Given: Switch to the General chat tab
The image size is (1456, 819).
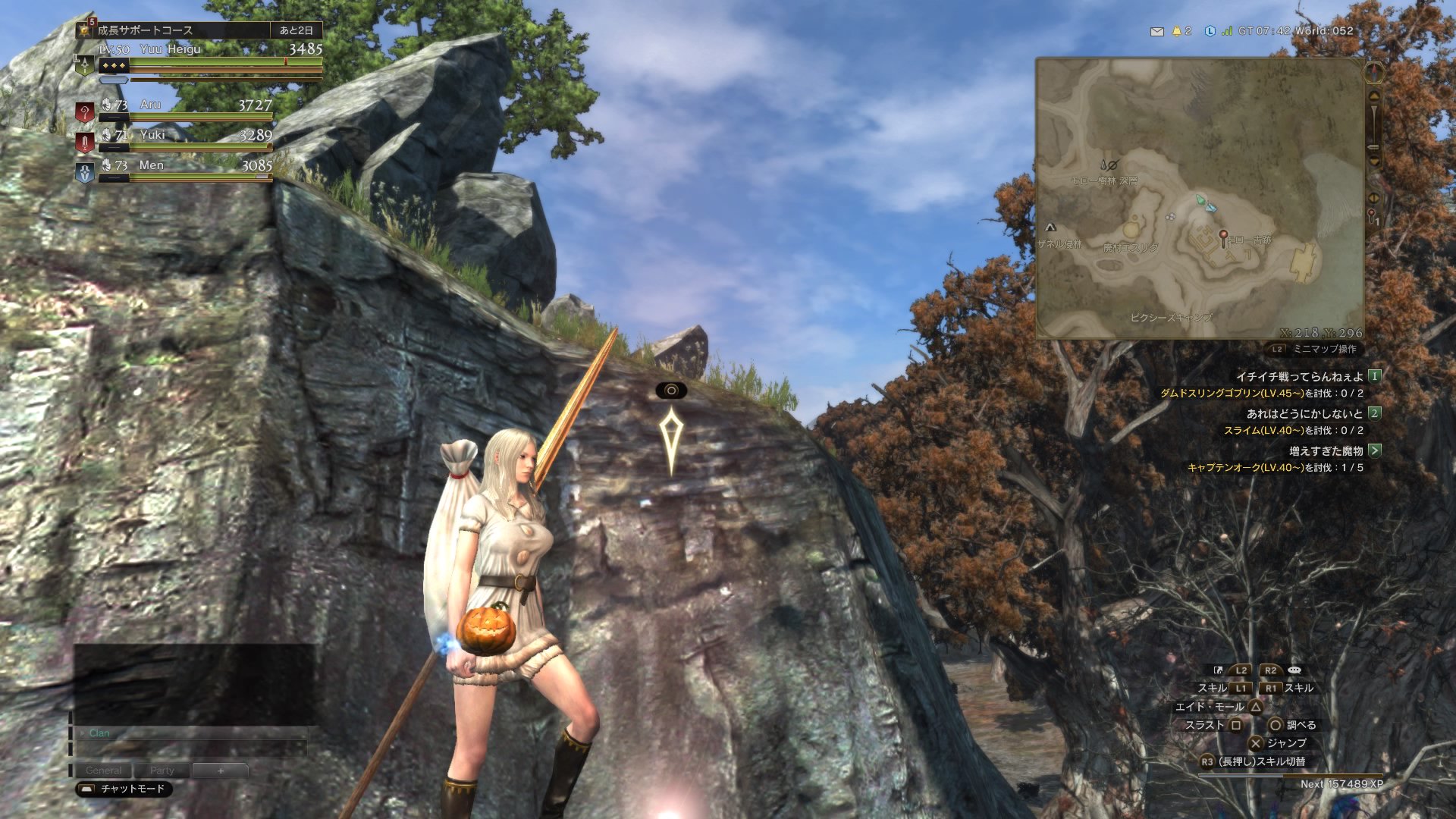Looking at the screenshot, I should [103, 770].
